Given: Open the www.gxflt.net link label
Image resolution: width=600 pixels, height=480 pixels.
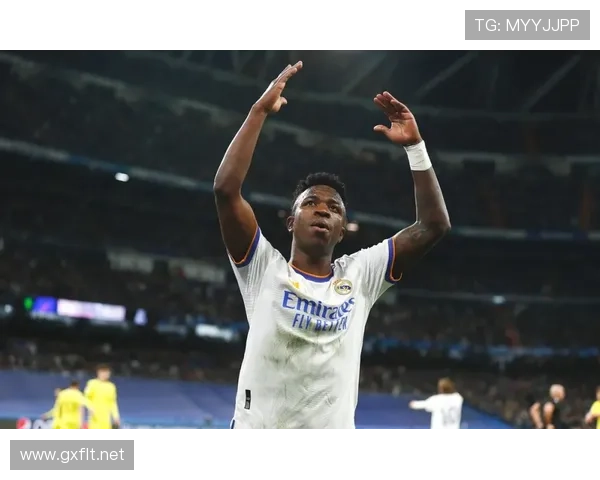Looking at the screenshot, I should pos(72,455).
